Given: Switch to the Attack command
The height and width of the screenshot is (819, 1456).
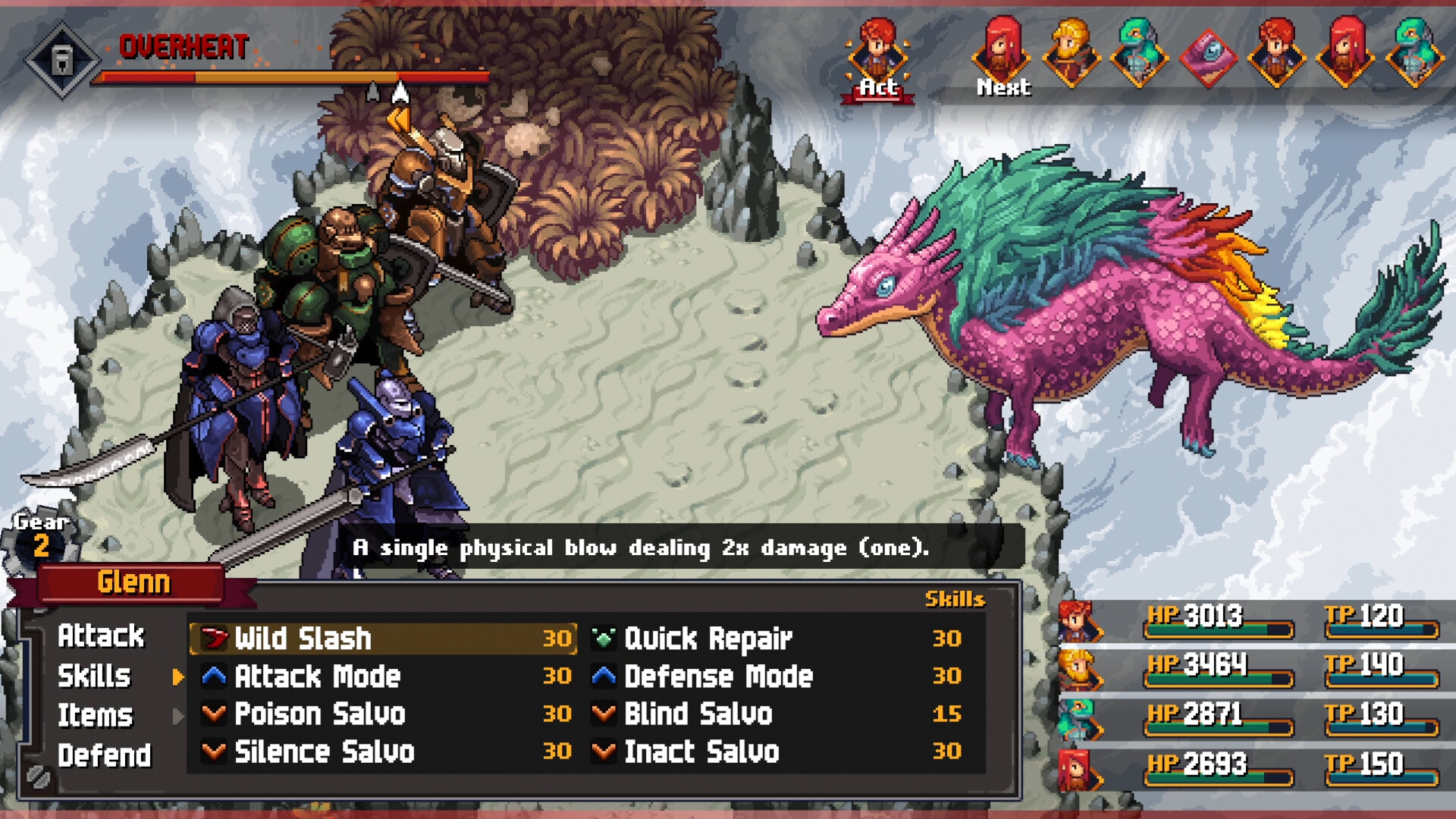Looking at the screenshot, I should (x=104, y=636).
